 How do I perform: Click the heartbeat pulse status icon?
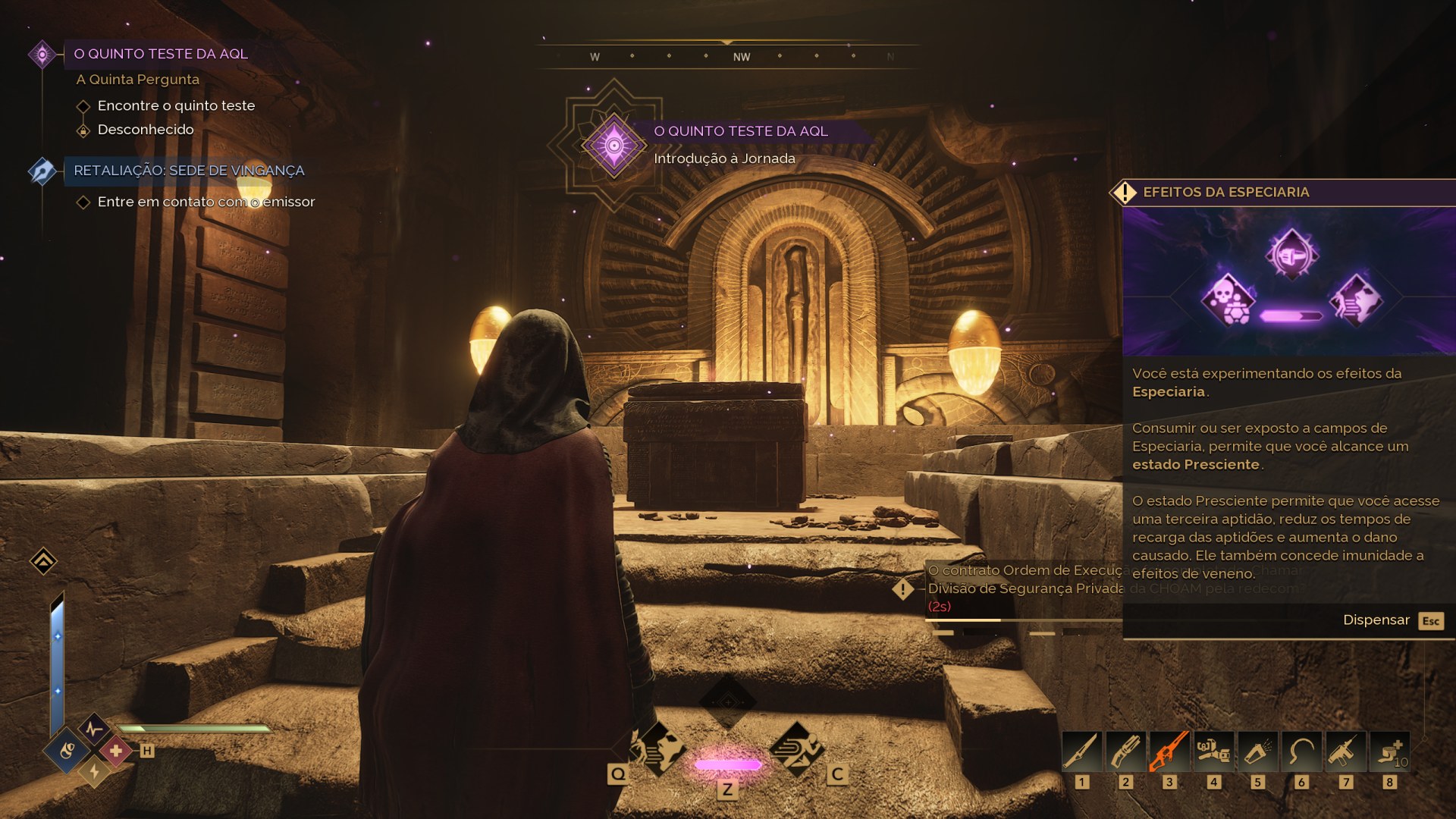[94, 730]
